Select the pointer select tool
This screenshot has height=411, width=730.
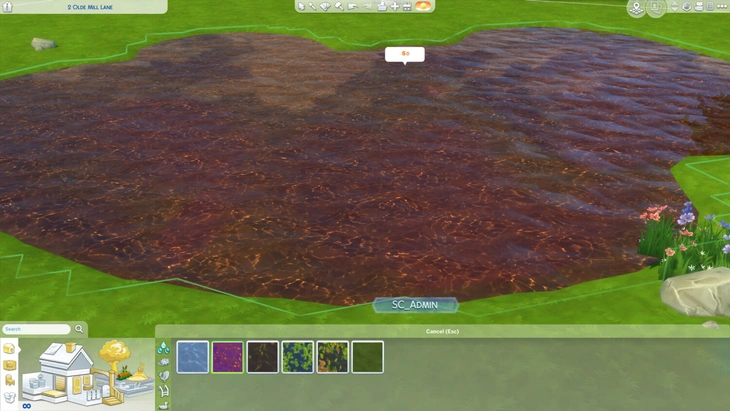click(301, 6)
